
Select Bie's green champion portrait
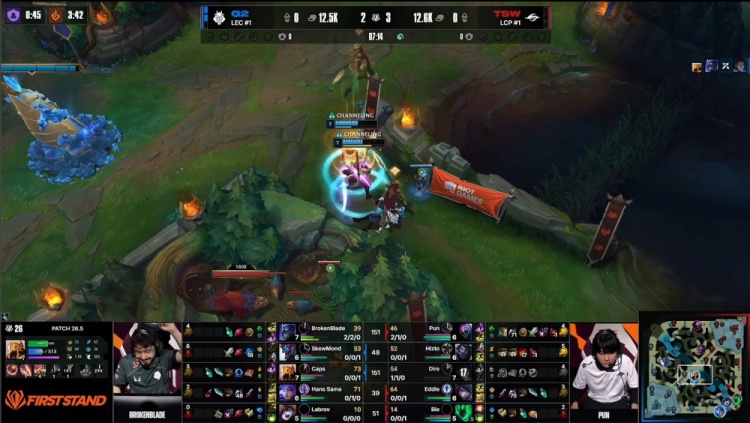tap(463, 411)
